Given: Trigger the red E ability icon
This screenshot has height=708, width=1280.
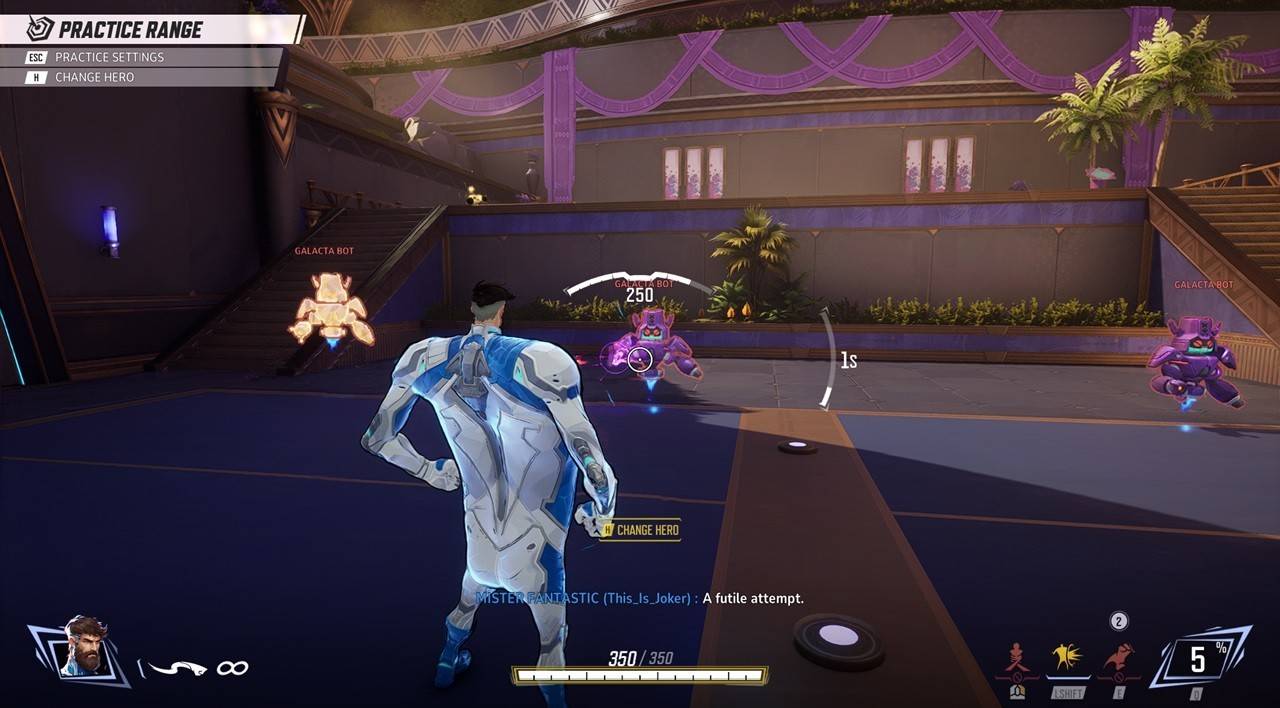Looking at the screenshot, I should (x=1118, y=660).
